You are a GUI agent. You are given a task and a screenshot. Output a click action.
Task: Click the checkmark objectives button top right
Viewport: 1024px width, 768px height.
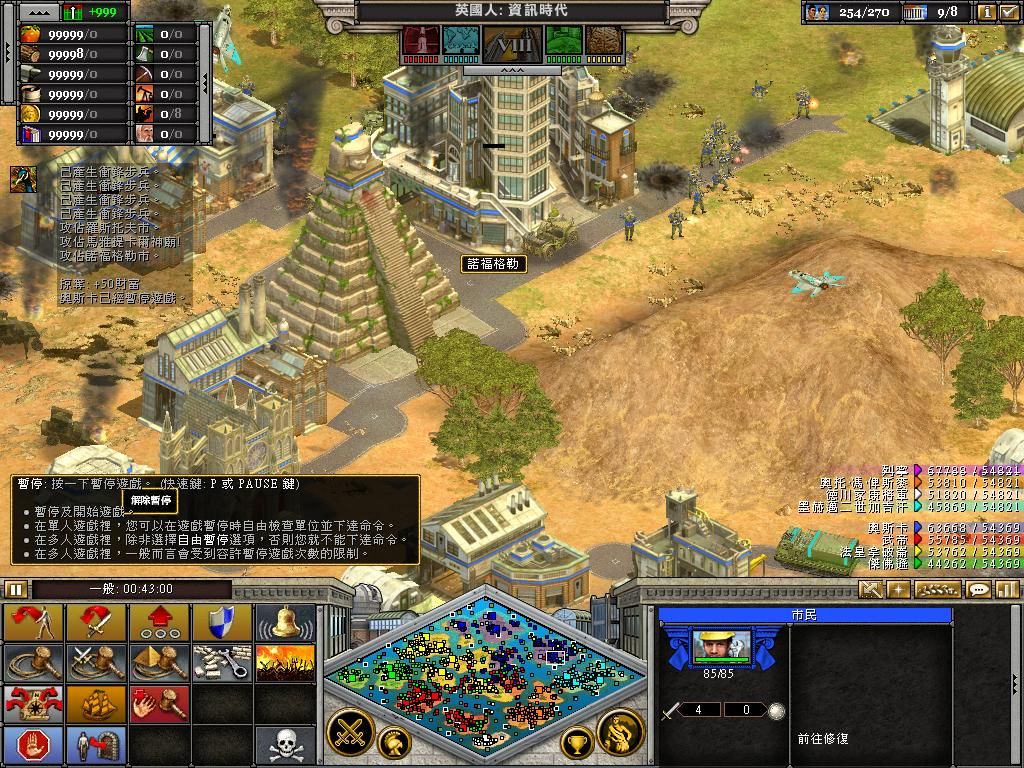click(1010, 12)
